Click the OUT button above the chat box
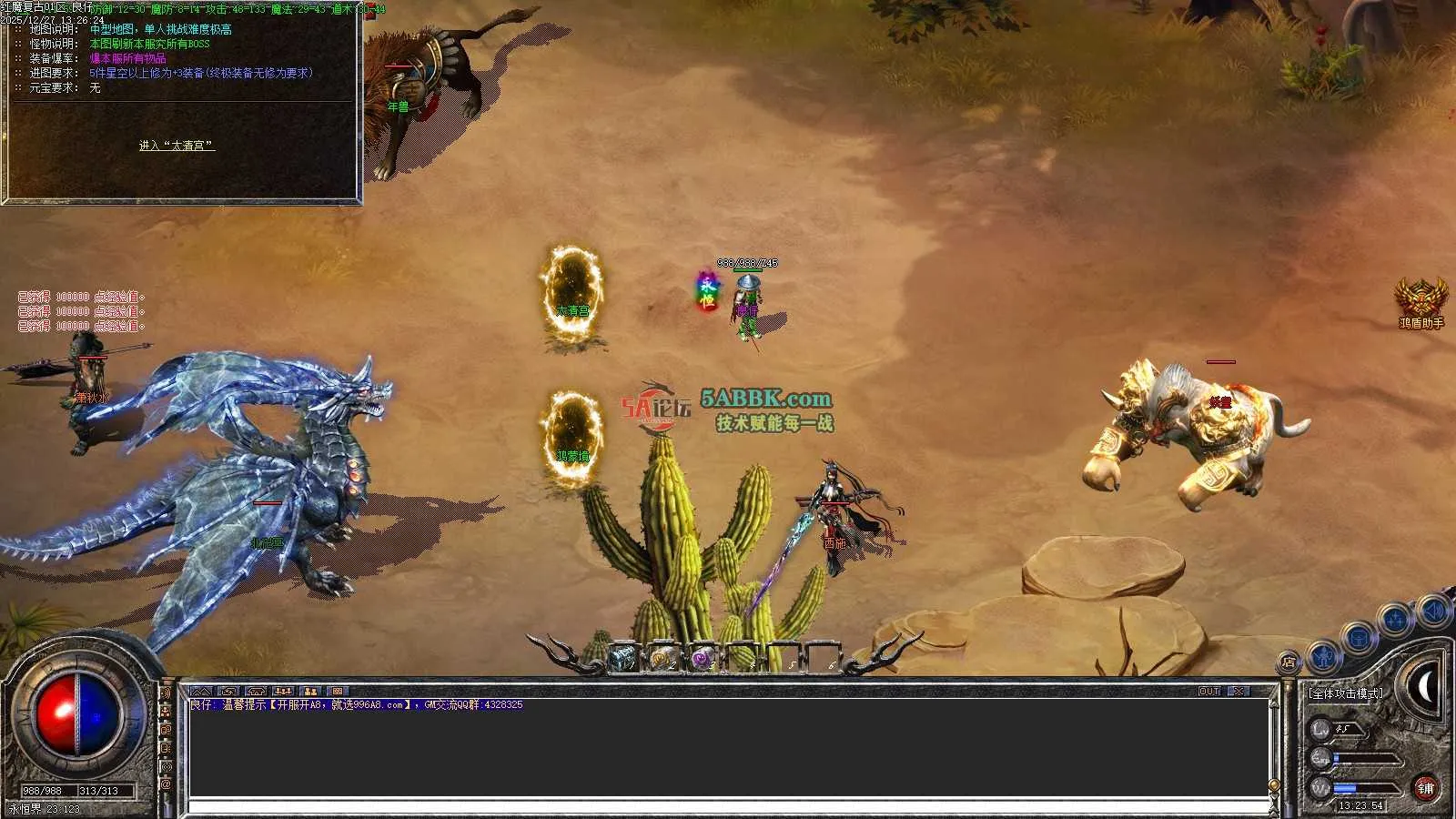This screenshot has height=819, width=1456. (1208, 692)
